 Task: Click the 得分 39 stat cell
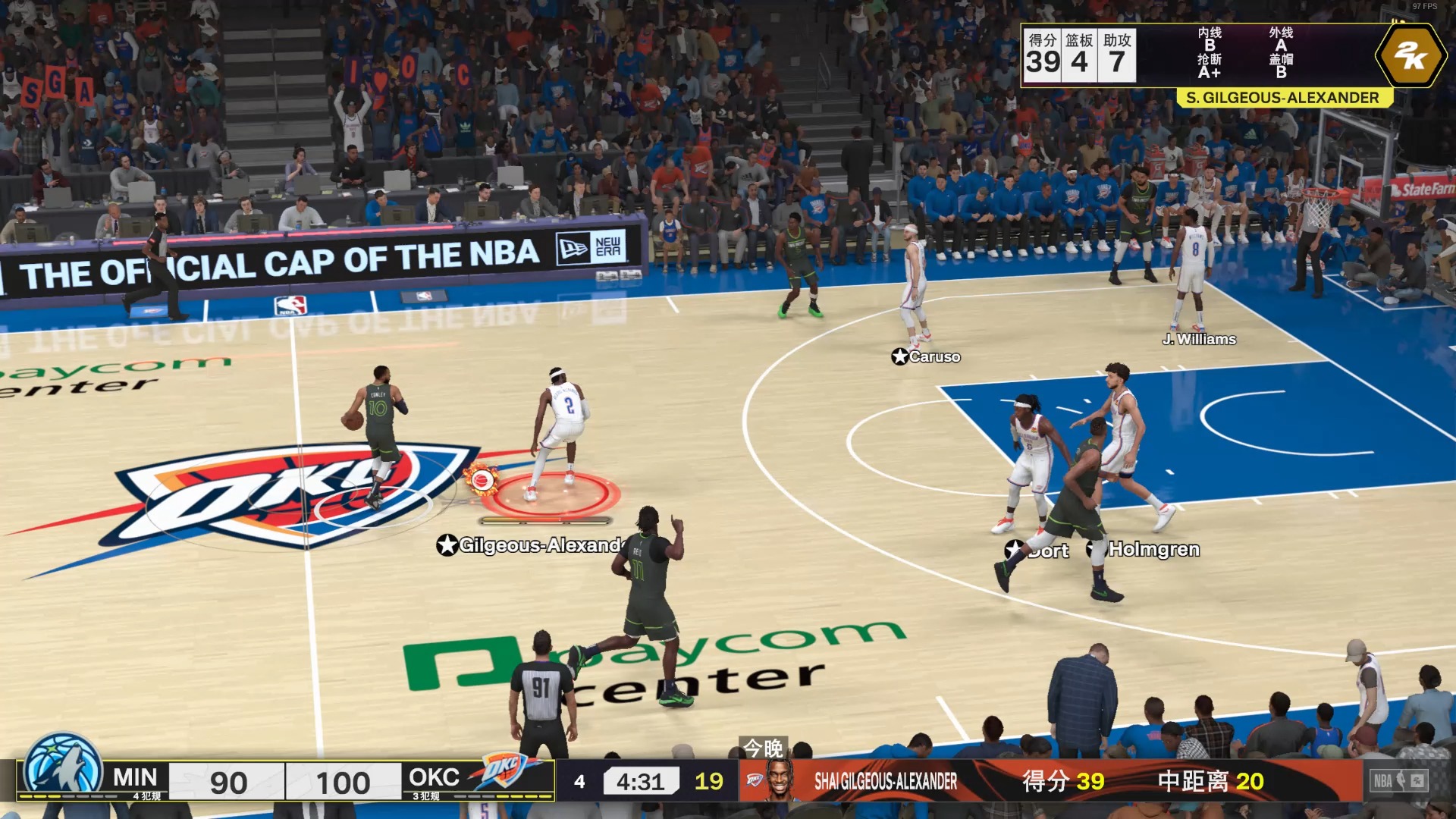click(x=1043, y=53)
